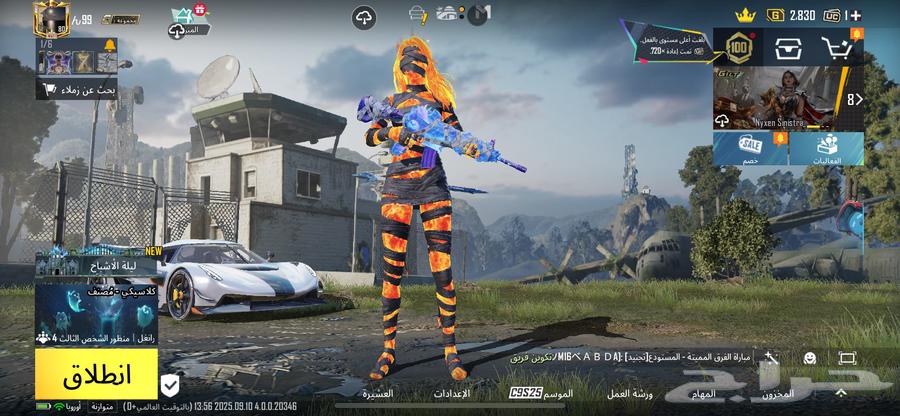Open the بحث عن زملاء teammate search
The height and width of the screenshot is (416, 900).
click(78, 90)
